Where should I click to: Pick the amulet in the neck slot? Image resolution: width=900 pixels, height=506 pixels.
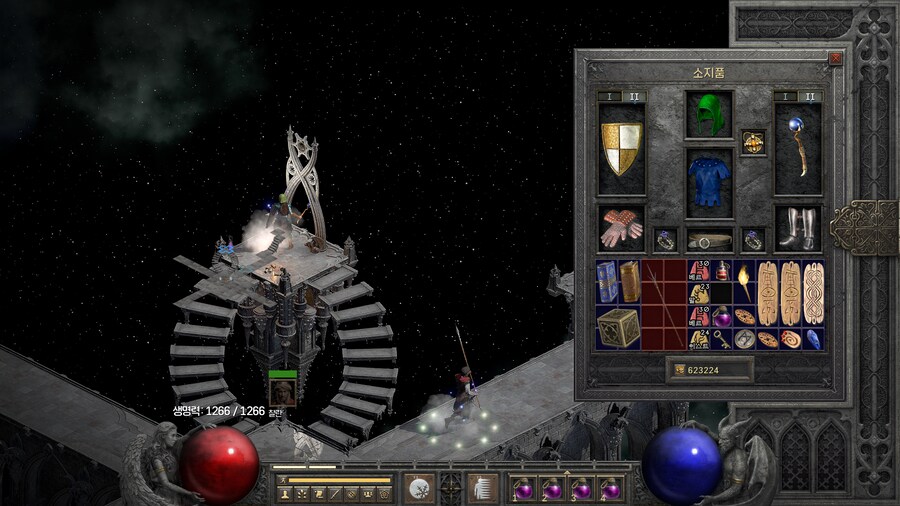(753, 143)
